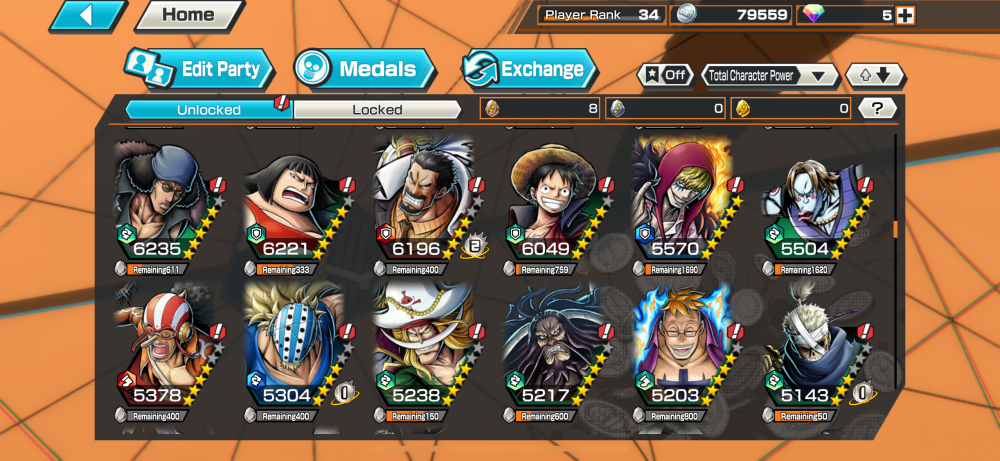Switch to the Unlocked characters tab
This screenshot has width=1000, height=461.
click(x=208, y=109)
